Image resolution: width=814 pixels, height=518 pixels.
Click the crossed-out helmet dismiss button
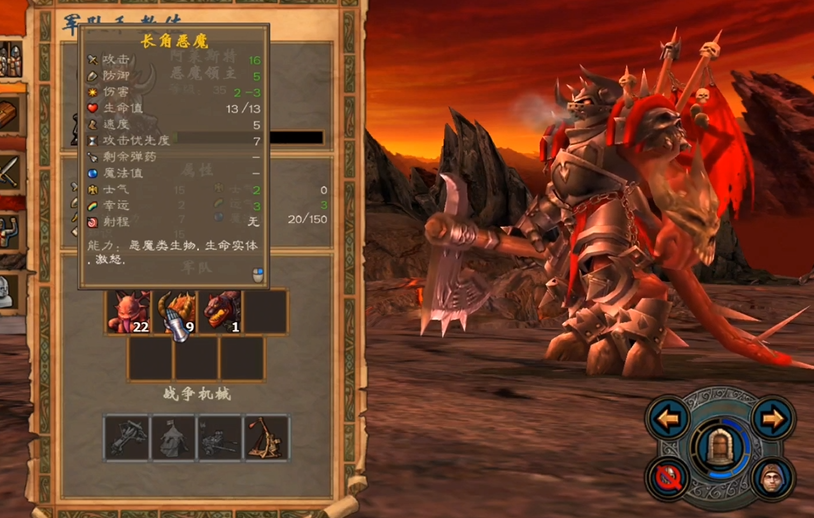point(669,478)
